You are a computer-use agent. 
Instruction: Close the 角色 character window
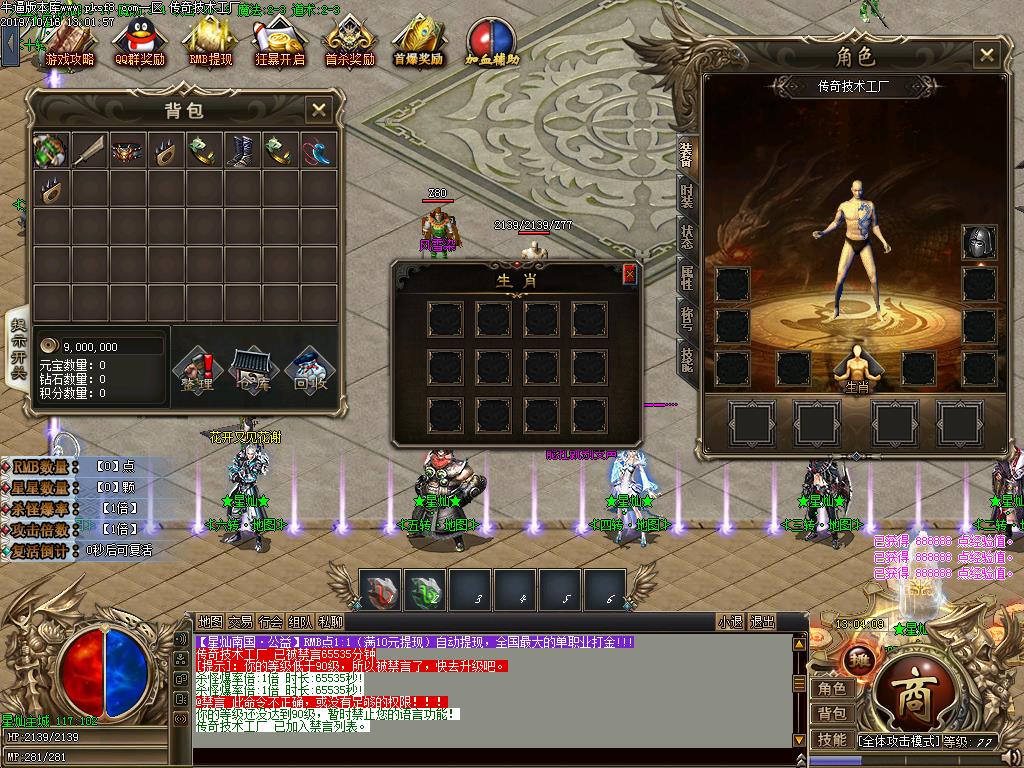tap(987, 55)
